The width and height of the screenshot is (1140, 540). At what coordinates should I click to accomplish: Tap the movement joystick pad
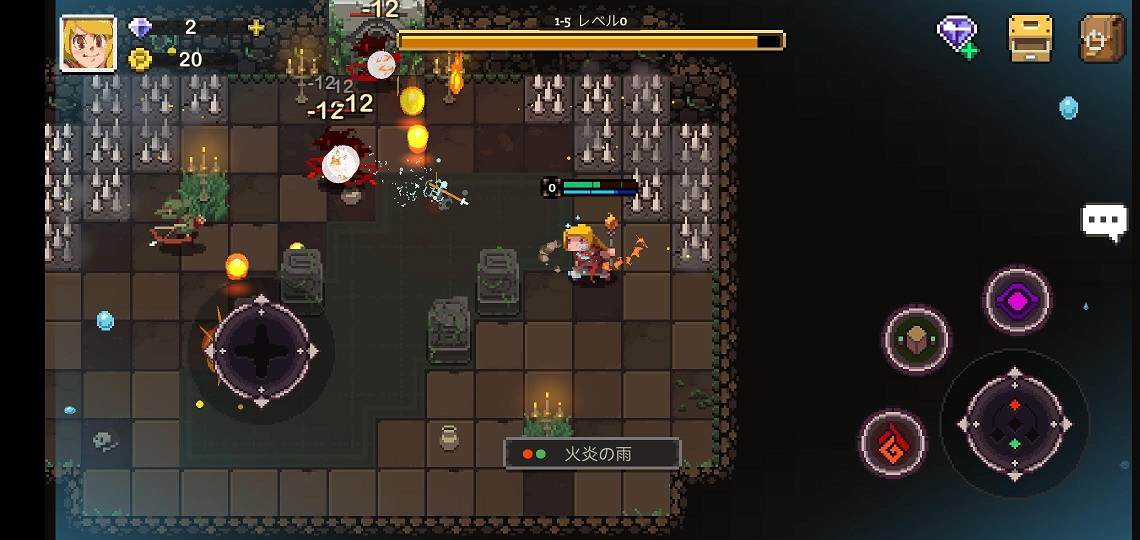(262, 350)
